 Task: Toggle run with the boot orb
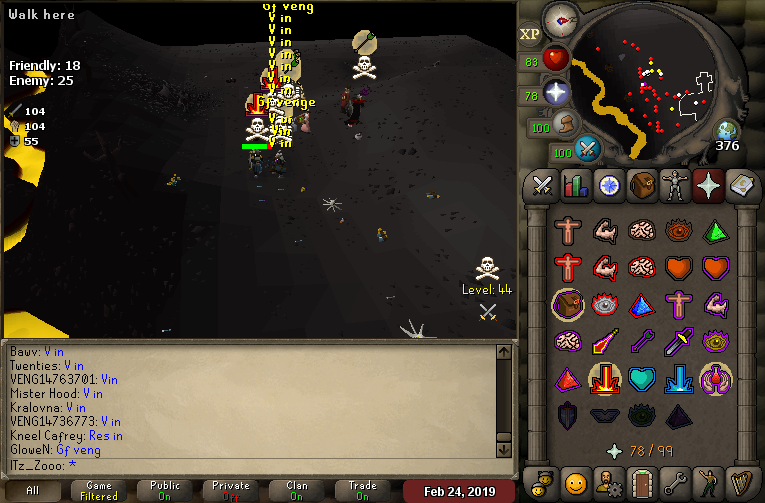pos(566,126)
